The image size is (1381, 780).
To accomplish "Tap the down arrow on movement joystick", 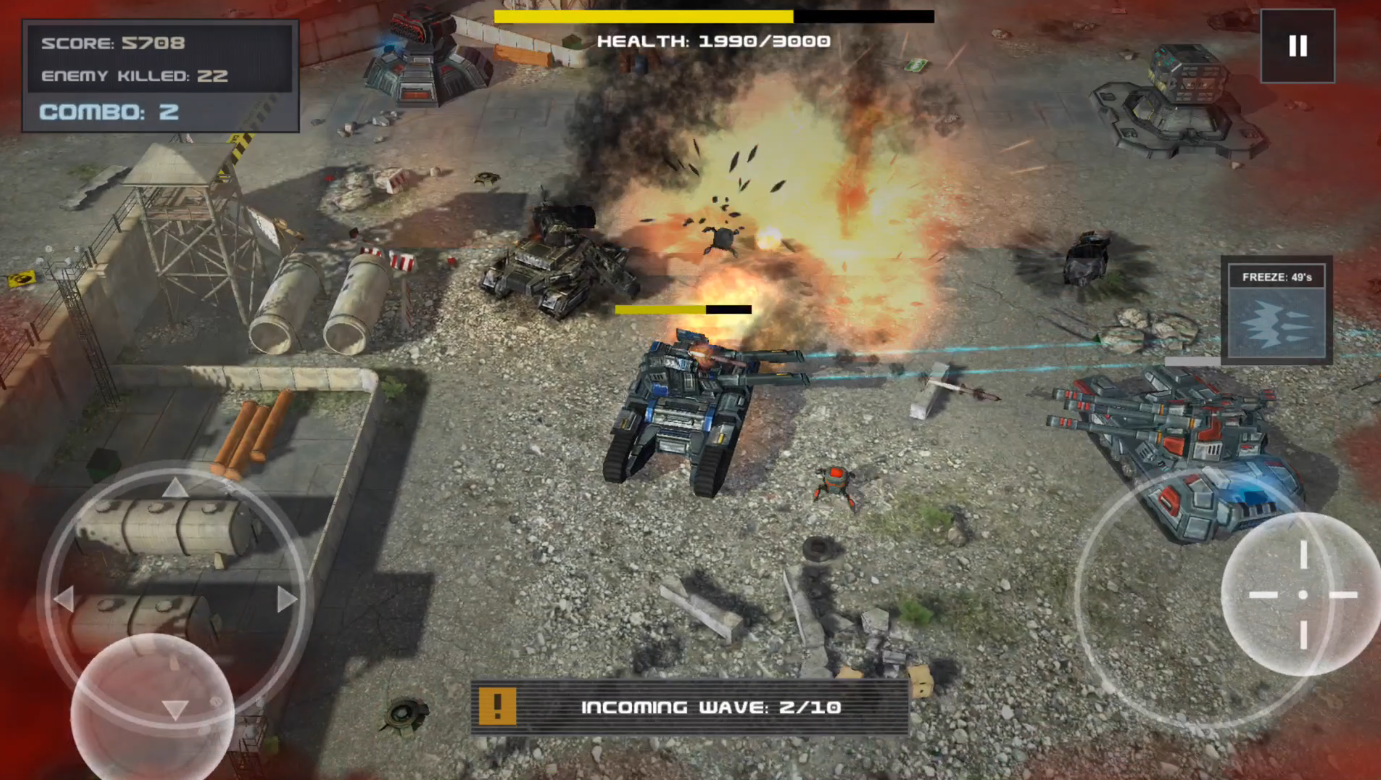I will point(175,709).
